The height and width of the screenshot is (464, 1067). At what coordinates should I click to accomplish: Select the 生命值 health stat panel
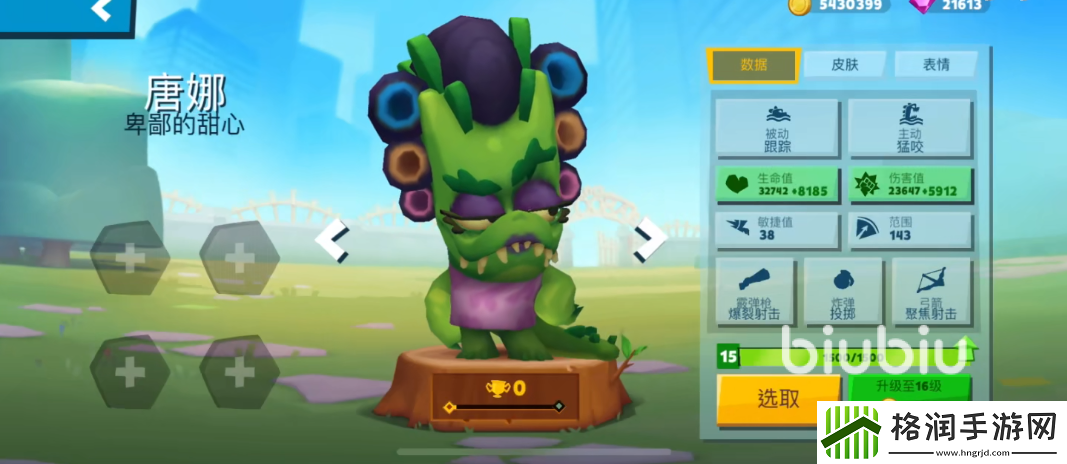pyautogui.click(x=778, y=185)
